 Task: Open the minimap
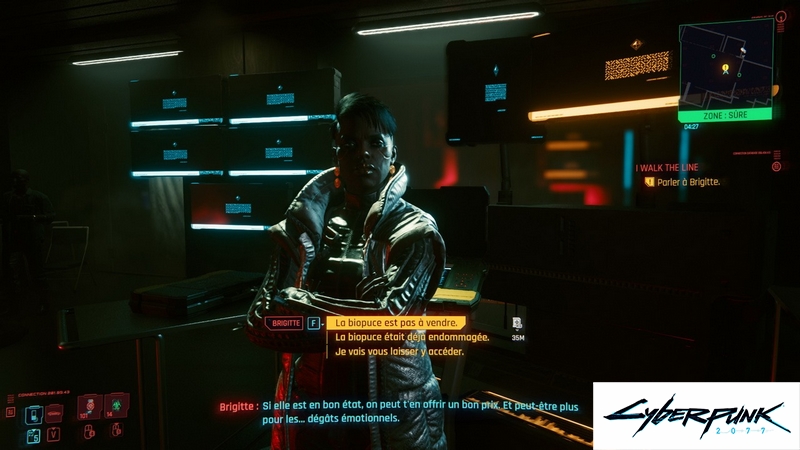pos(725,64)
